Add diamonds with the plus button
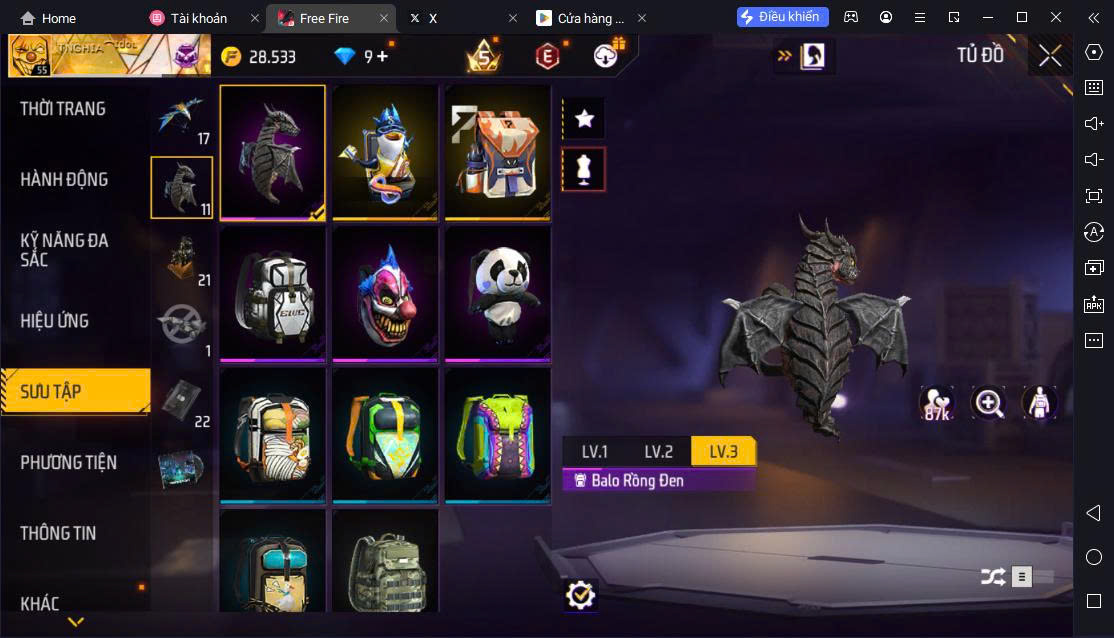The image size is (1114, 638). click(383, 56)
